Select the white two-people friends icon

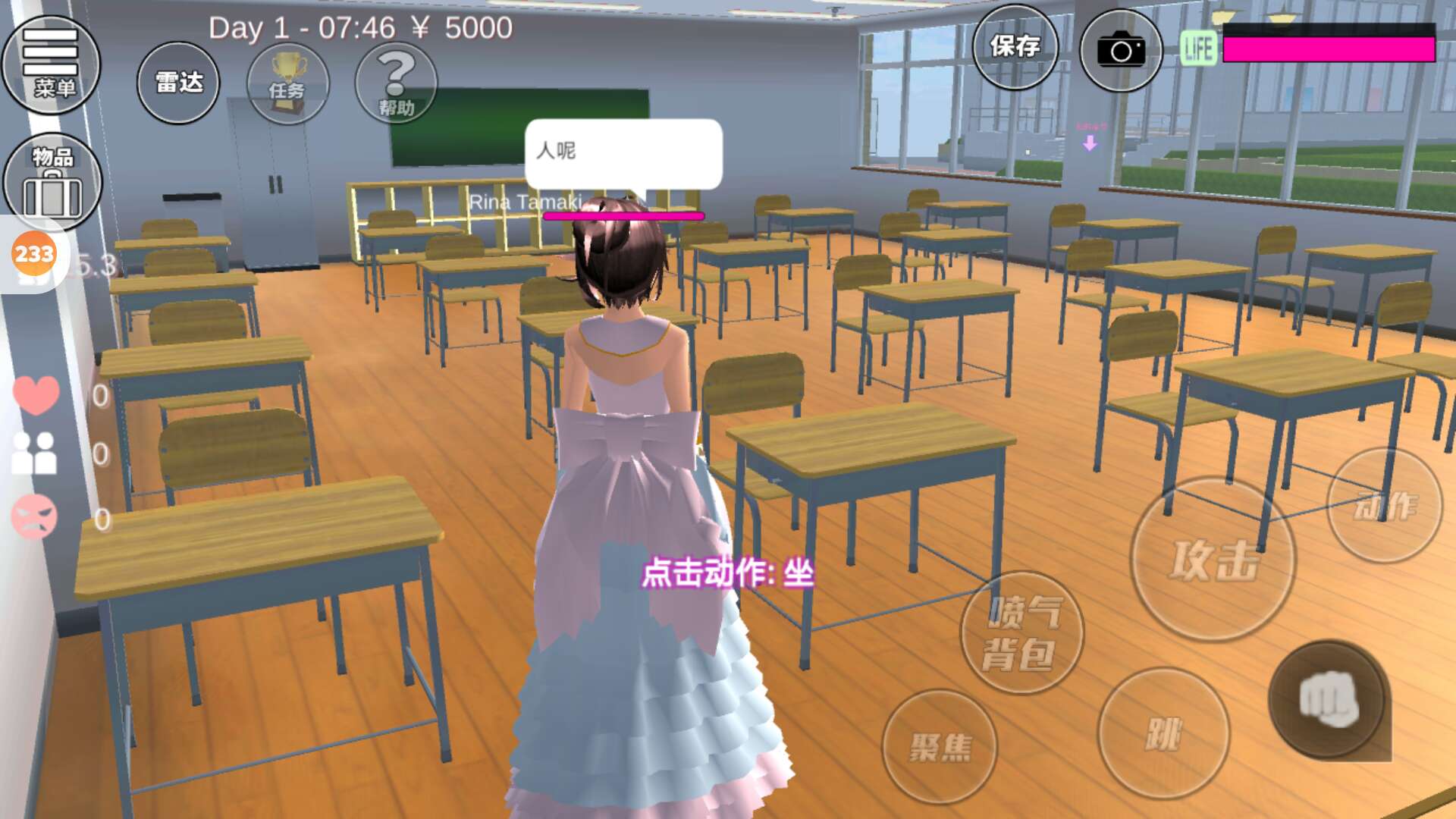35,453
